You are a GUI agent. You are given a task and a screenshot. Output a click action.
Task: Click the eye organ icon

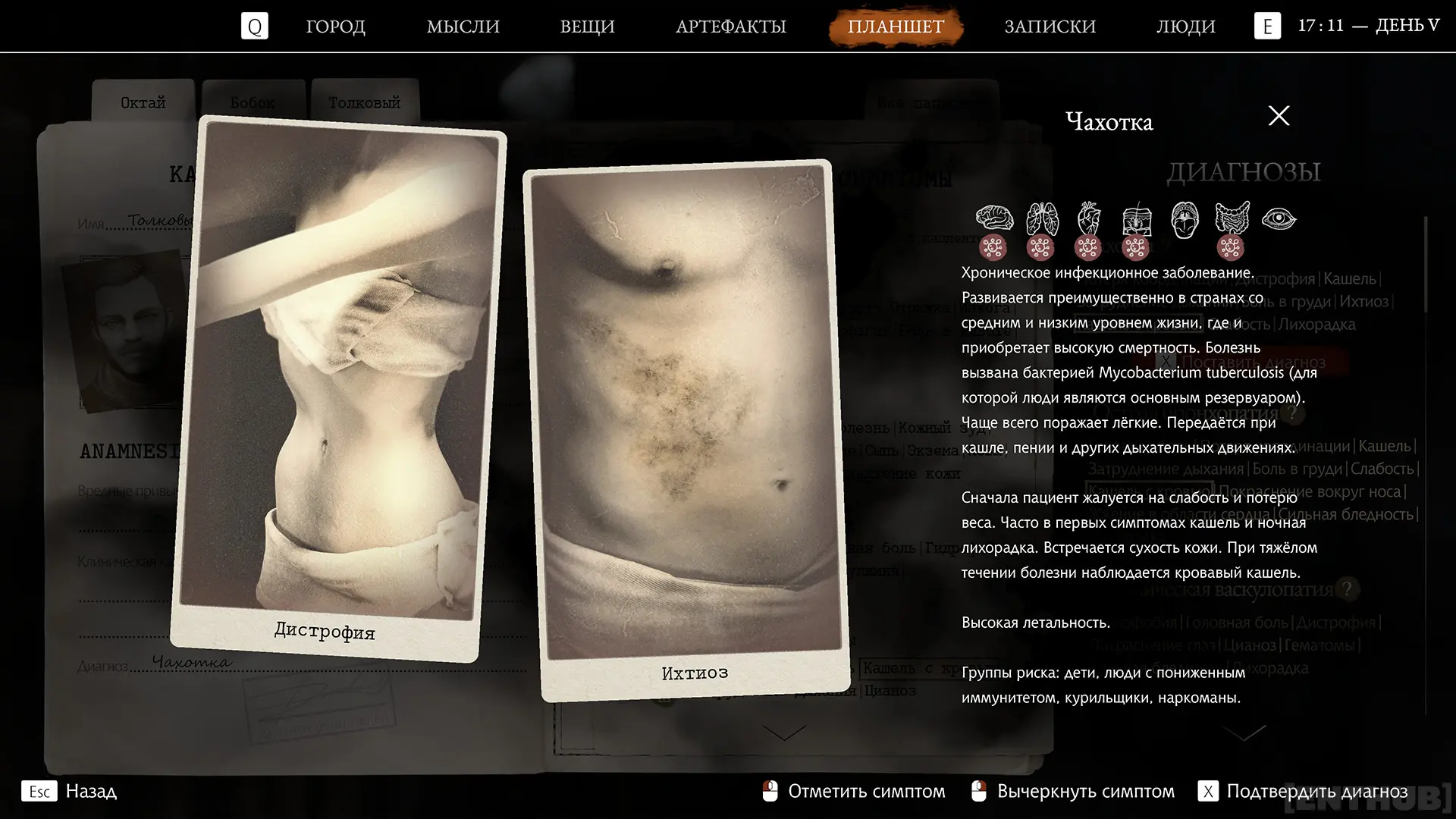tap(1279, 219)
